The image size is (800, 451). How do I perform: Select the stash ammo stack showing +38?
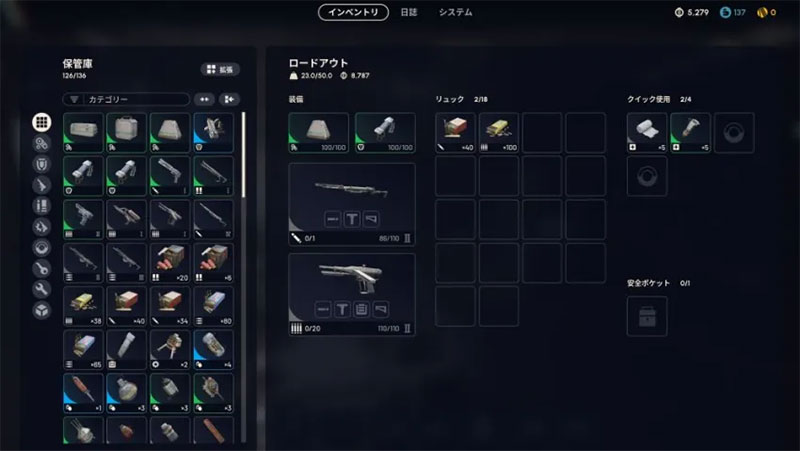[83, 306]
